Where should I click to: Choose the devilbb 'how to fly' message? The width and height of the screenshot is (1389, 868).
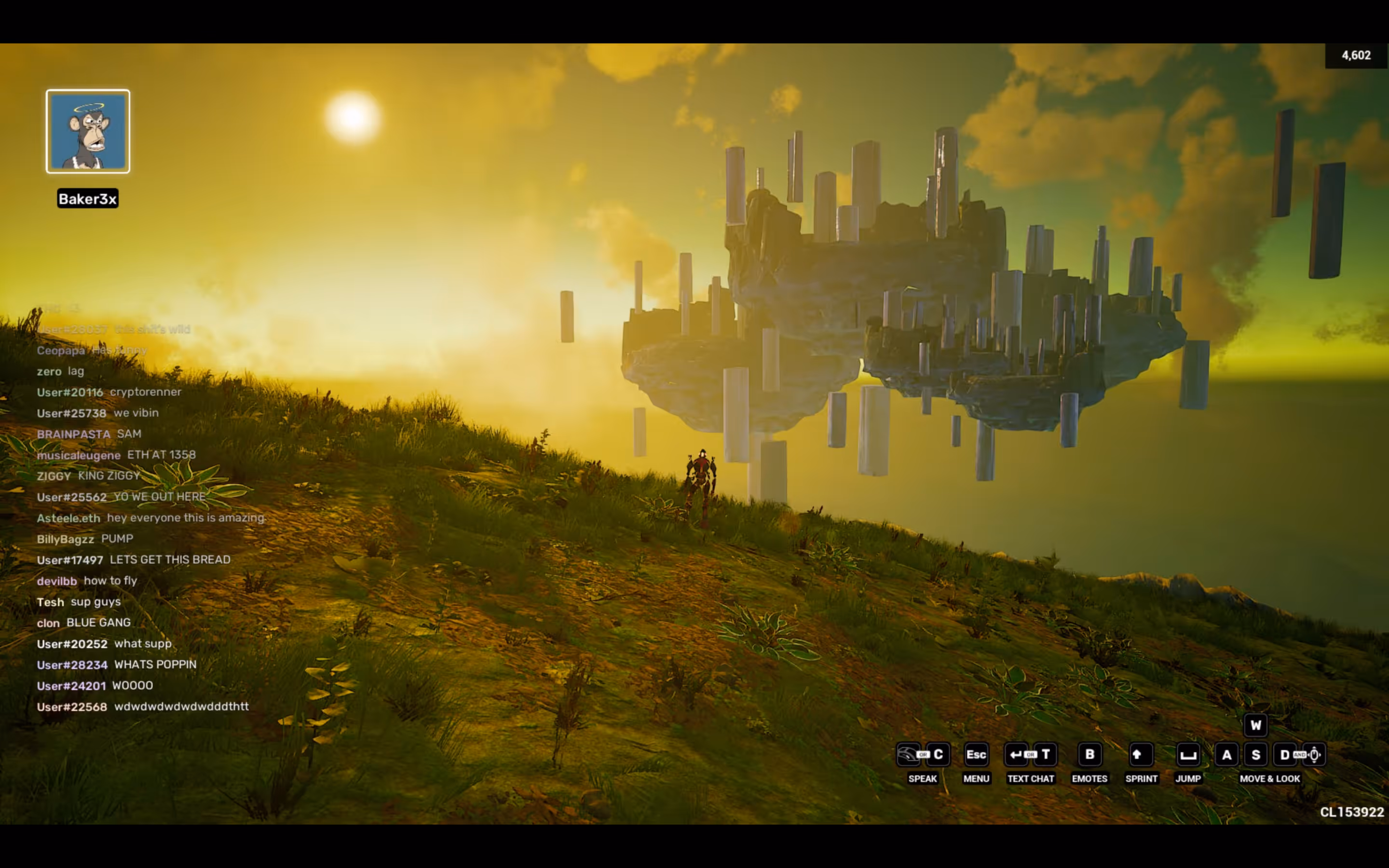(87, 581)
